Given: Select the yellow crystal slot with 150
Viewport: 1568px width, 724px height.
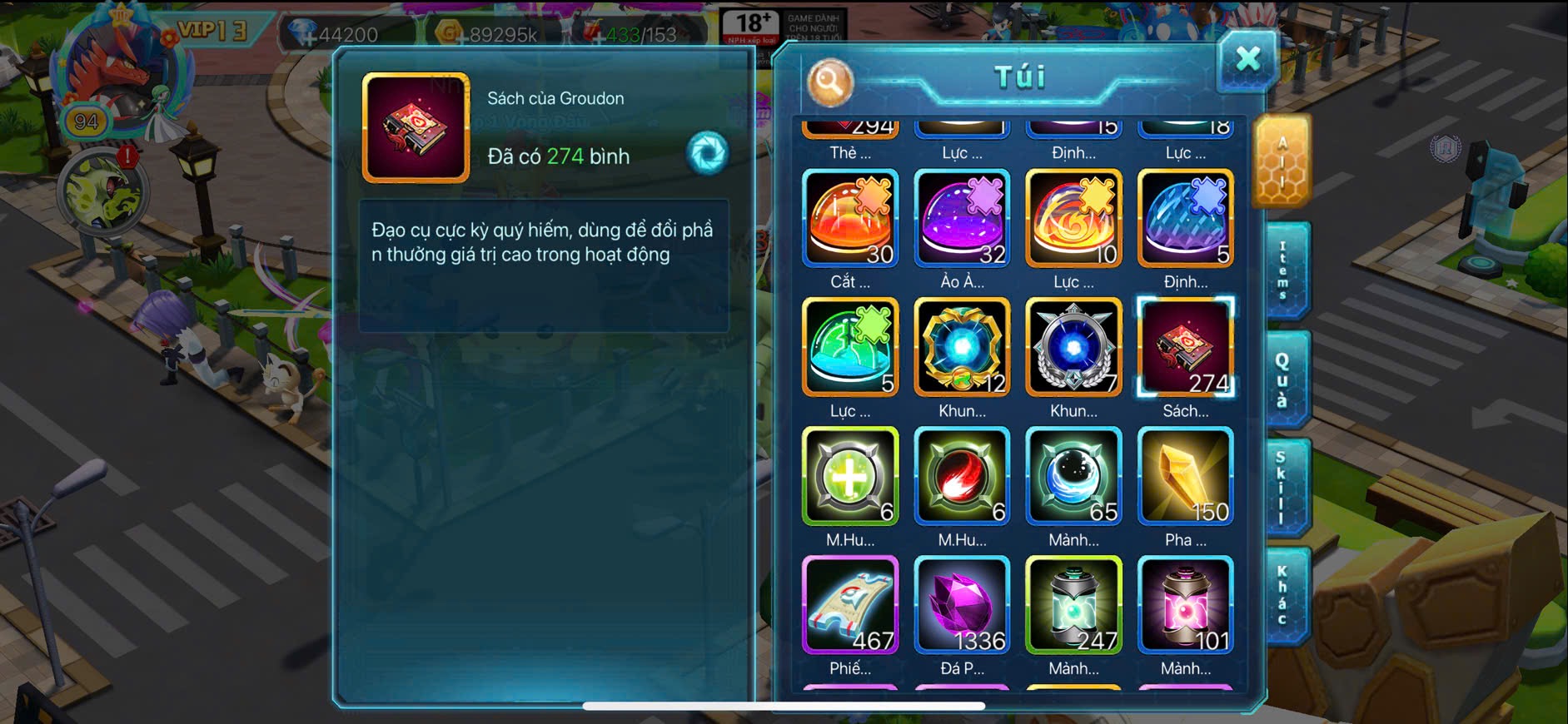Looking at the screenshot, I should tap(1185, 476).
